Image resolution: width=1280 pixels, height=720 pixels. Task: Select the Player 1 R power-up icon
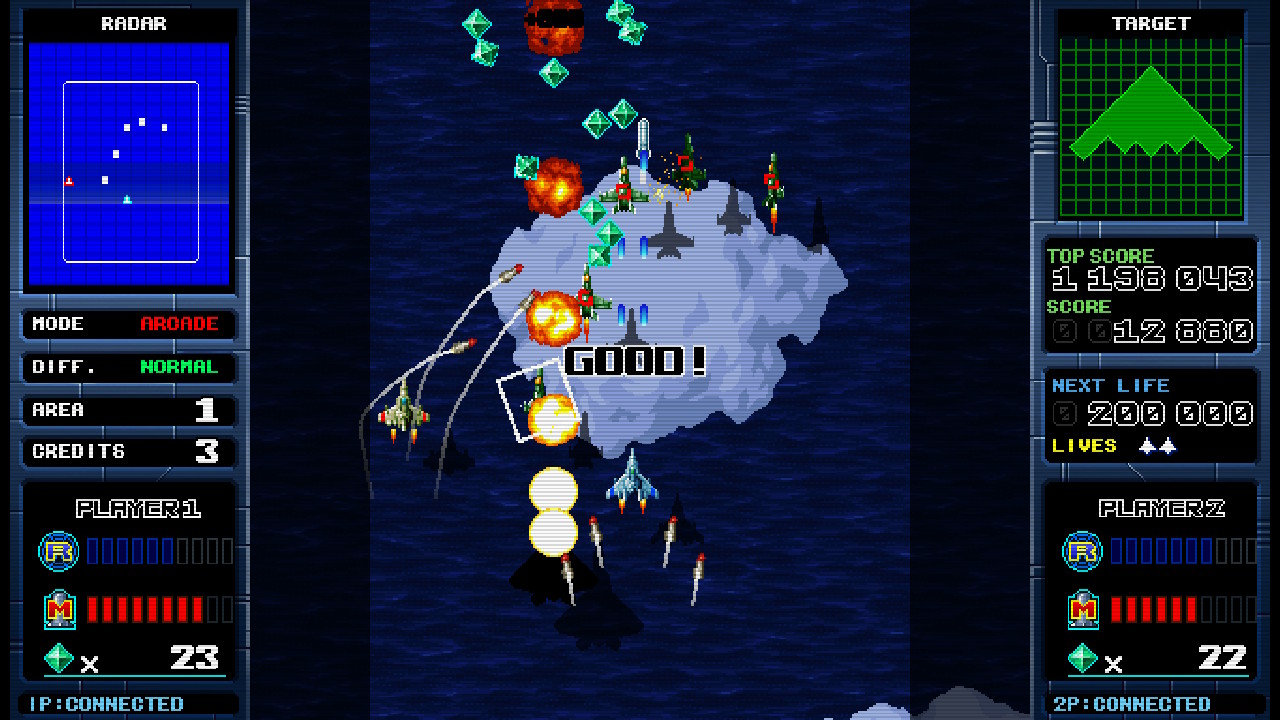point(58,551)
